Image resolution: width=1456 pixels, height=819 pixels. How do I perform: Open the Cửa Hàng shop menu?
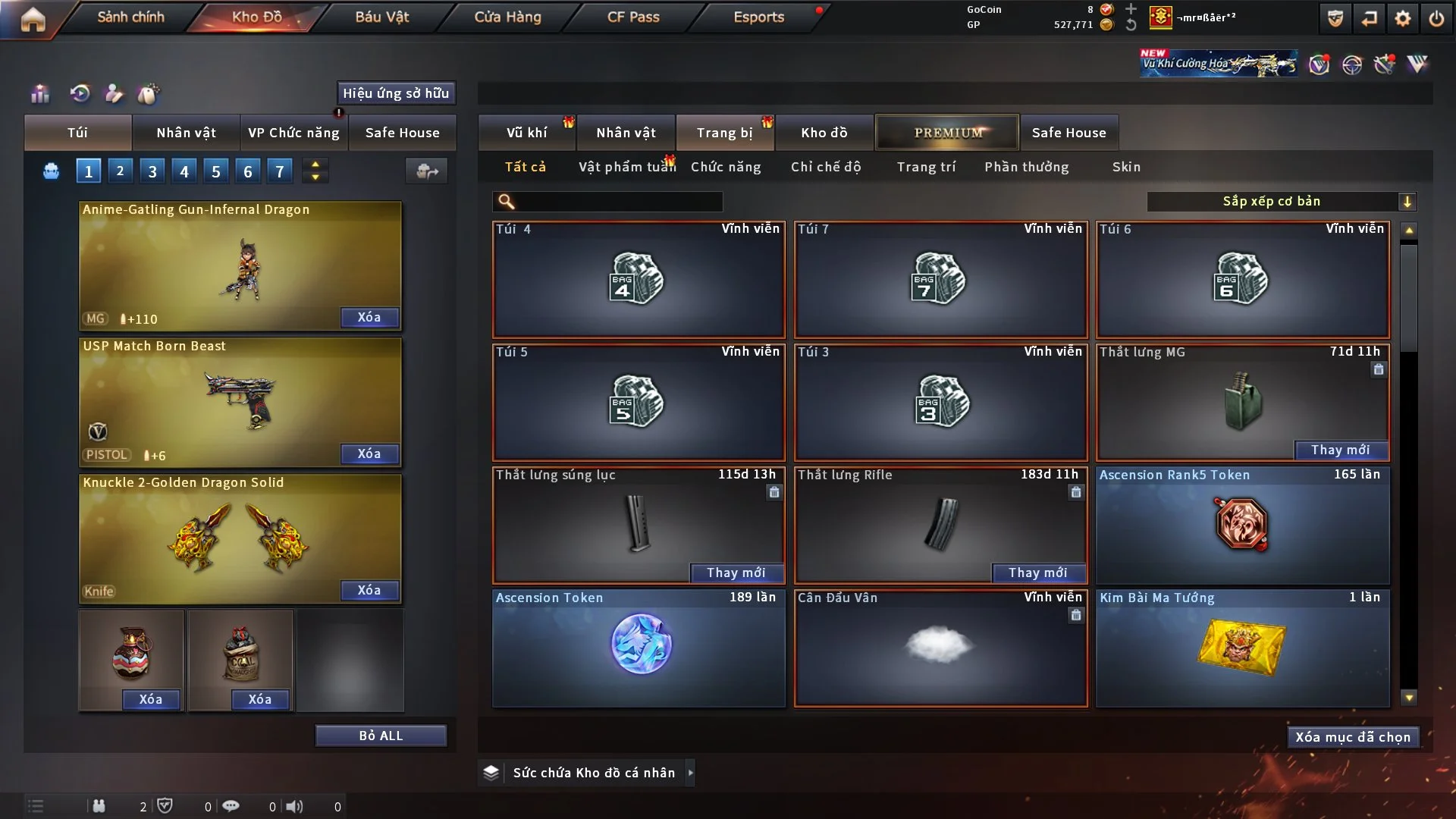[507, 17]
